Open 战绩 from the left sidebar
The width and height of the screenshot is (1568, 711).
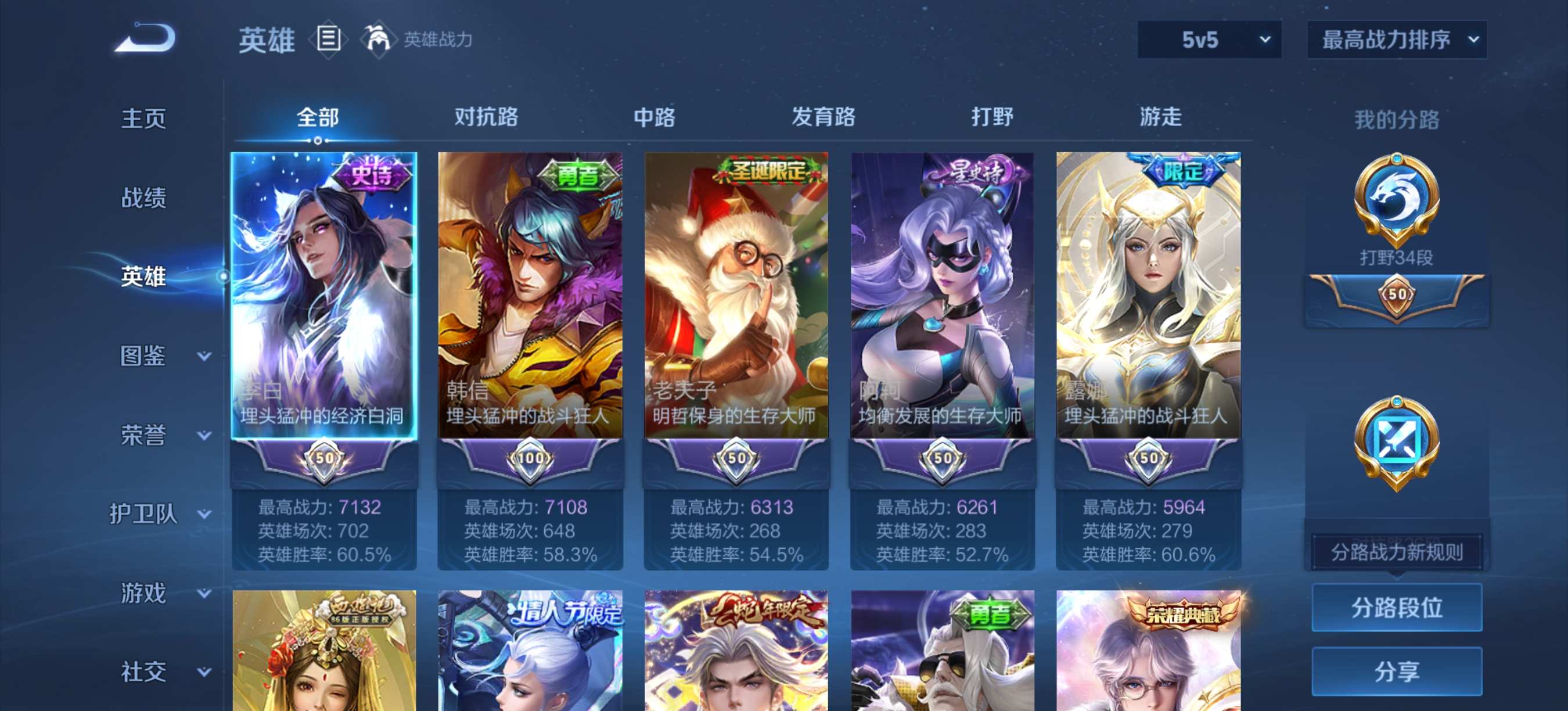coord(144,198)
